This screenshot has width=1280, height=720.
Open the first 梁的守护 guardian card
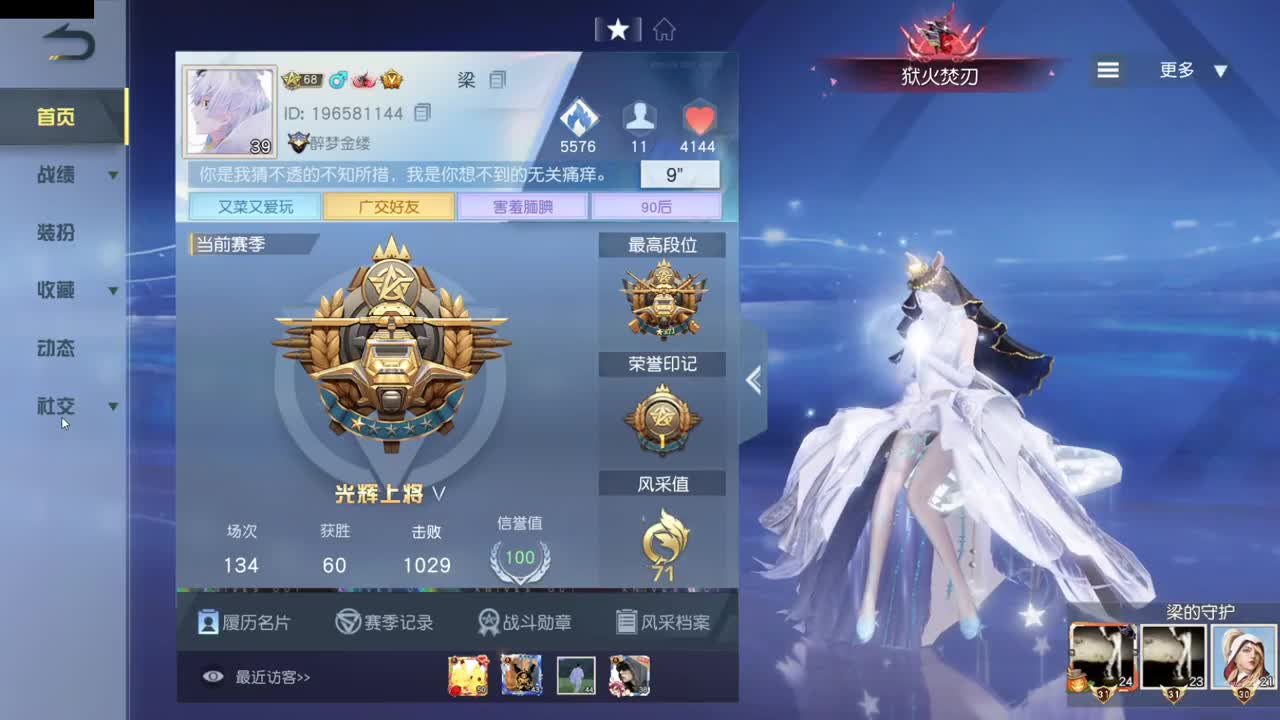(x=1103, y=655)
